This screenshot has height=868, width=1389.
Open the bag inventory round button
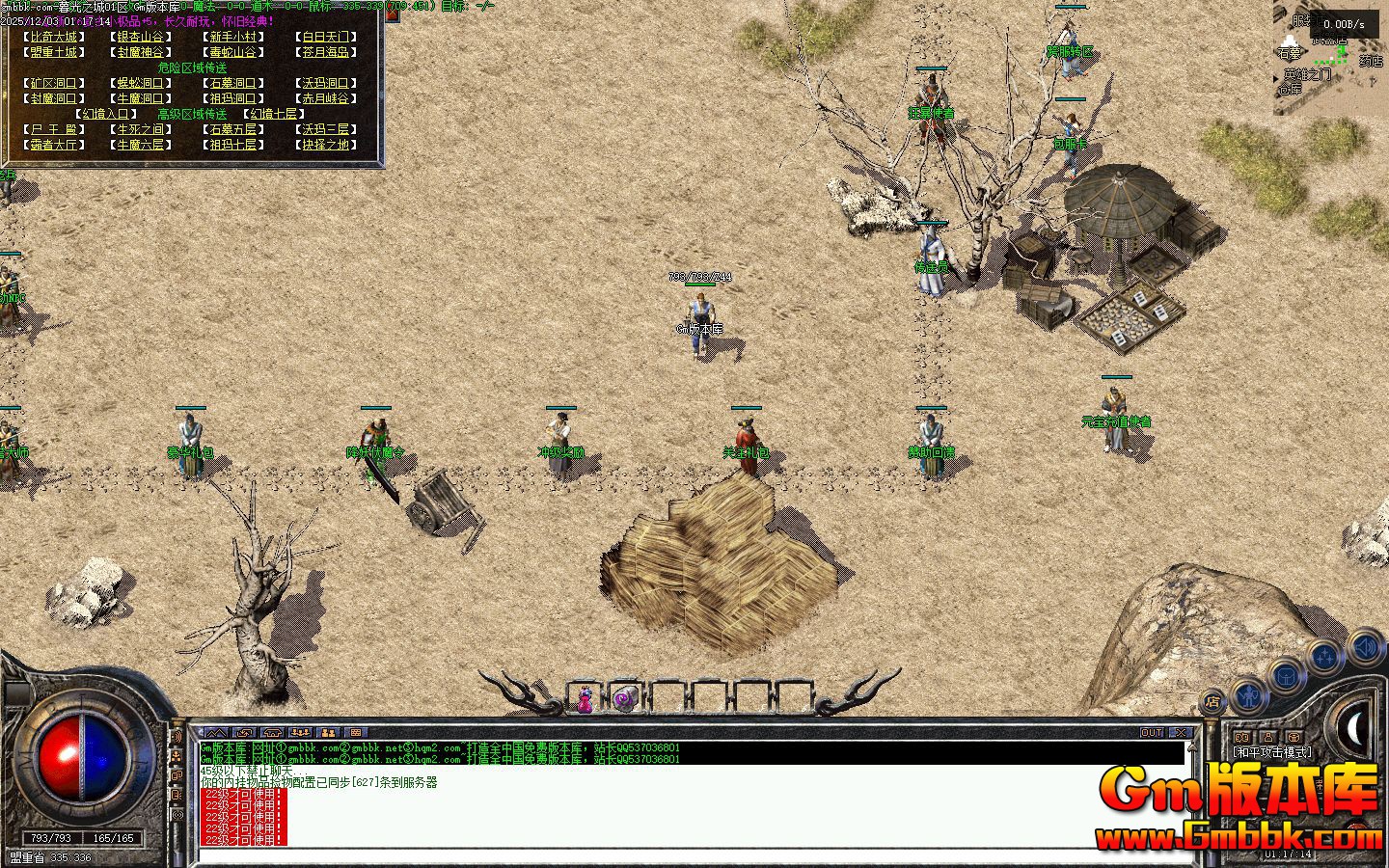coord(1288,676)
